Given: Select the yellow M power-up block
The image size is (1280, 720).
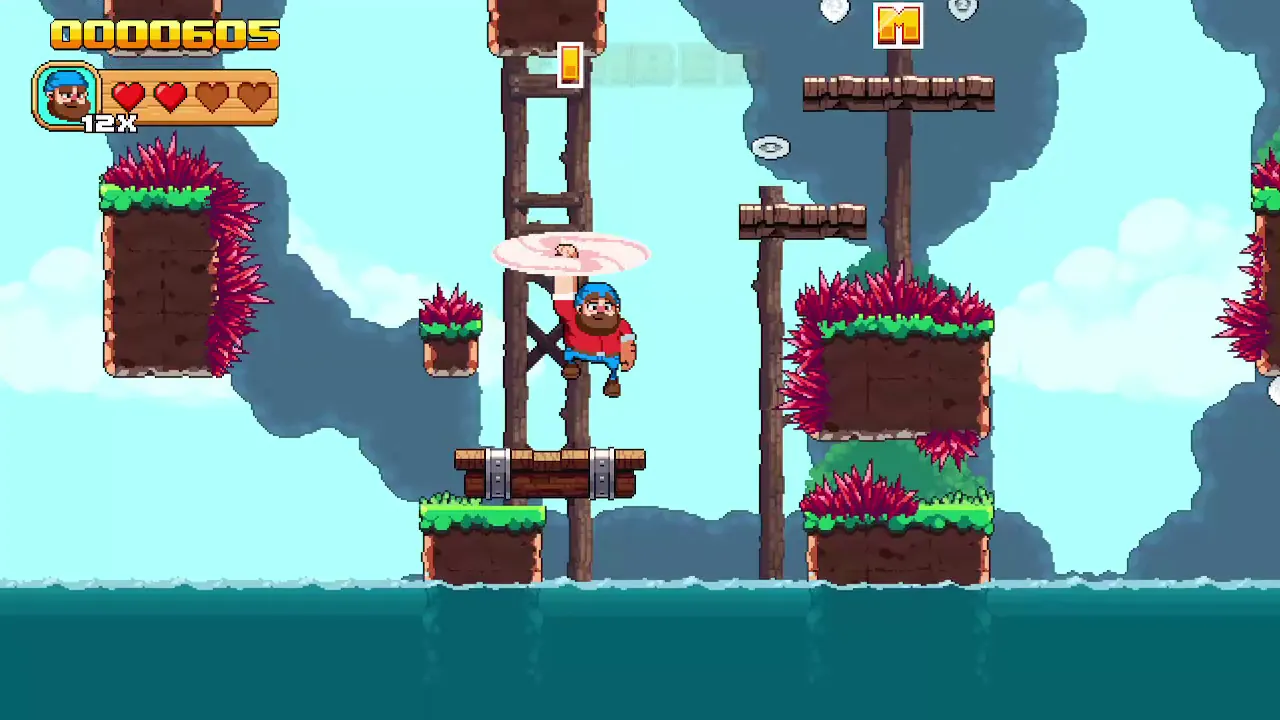Looking at the screenshot, I should tap(897, 27).
